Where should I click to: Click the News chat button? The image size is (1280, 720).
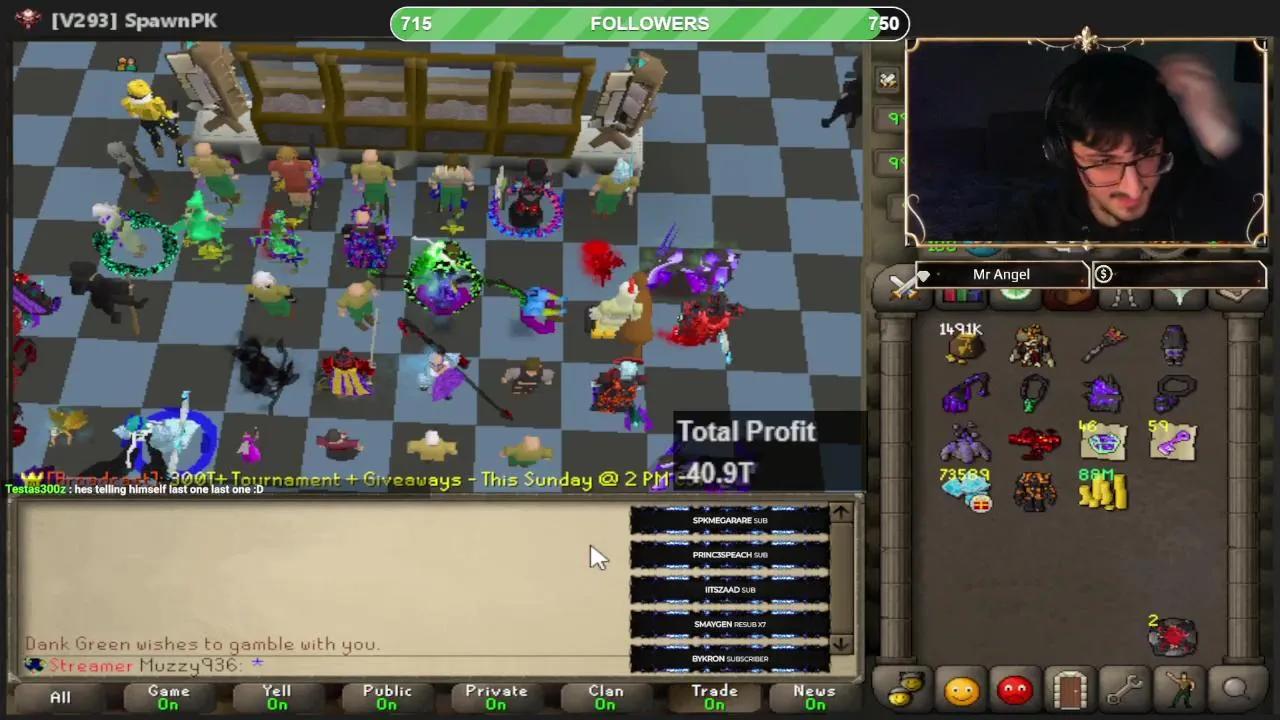(x=814, y=697)
